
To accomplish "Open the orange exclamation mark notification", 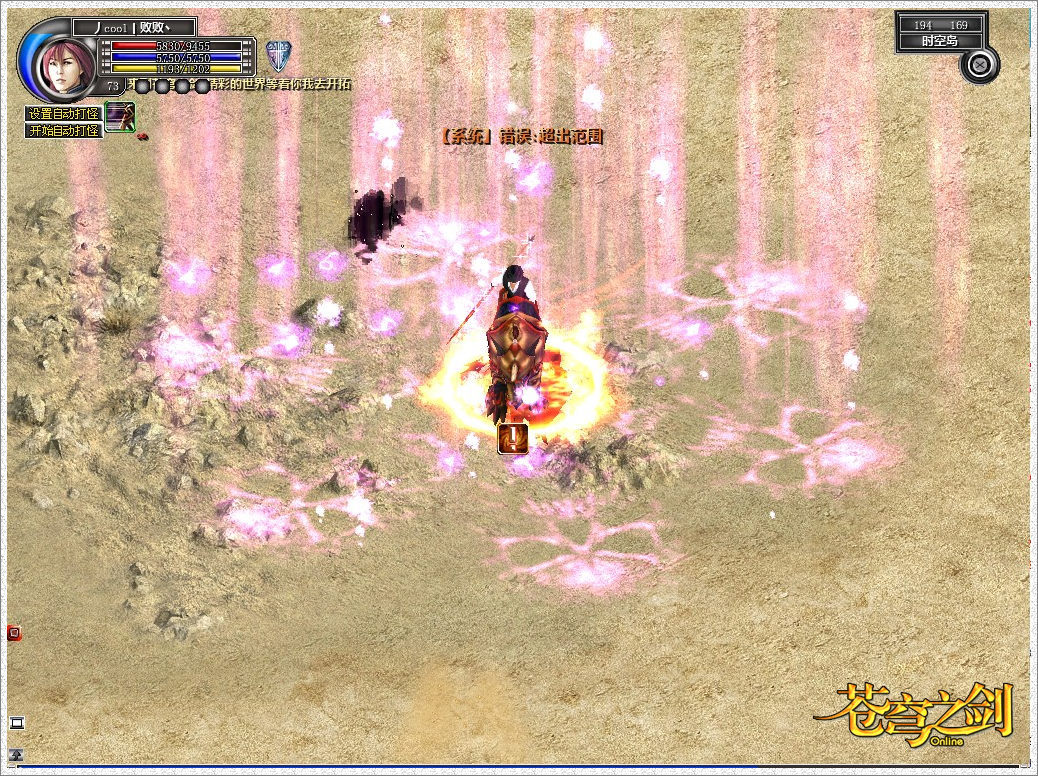I will 513,437.
